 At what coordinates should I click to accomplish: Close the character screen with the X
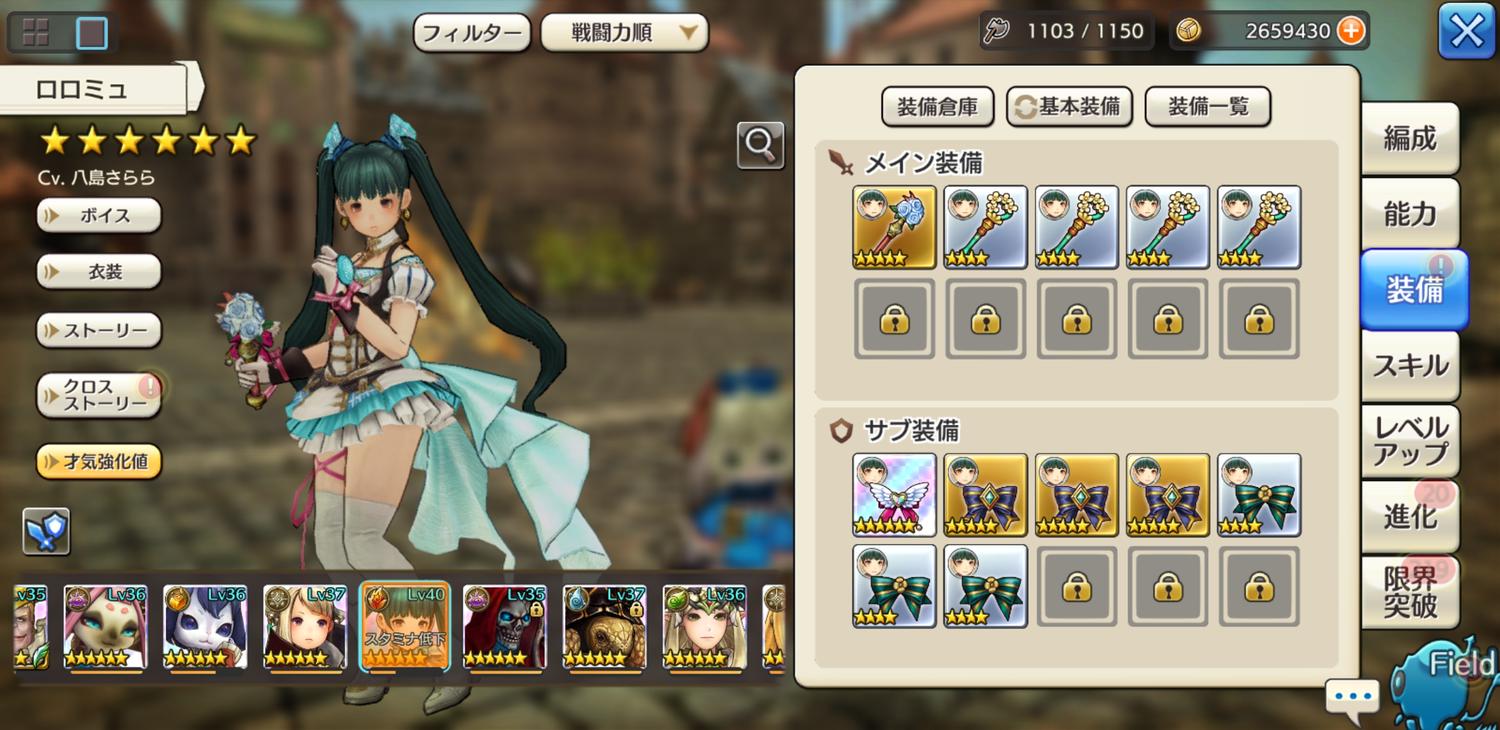(x=1466, y=32)
